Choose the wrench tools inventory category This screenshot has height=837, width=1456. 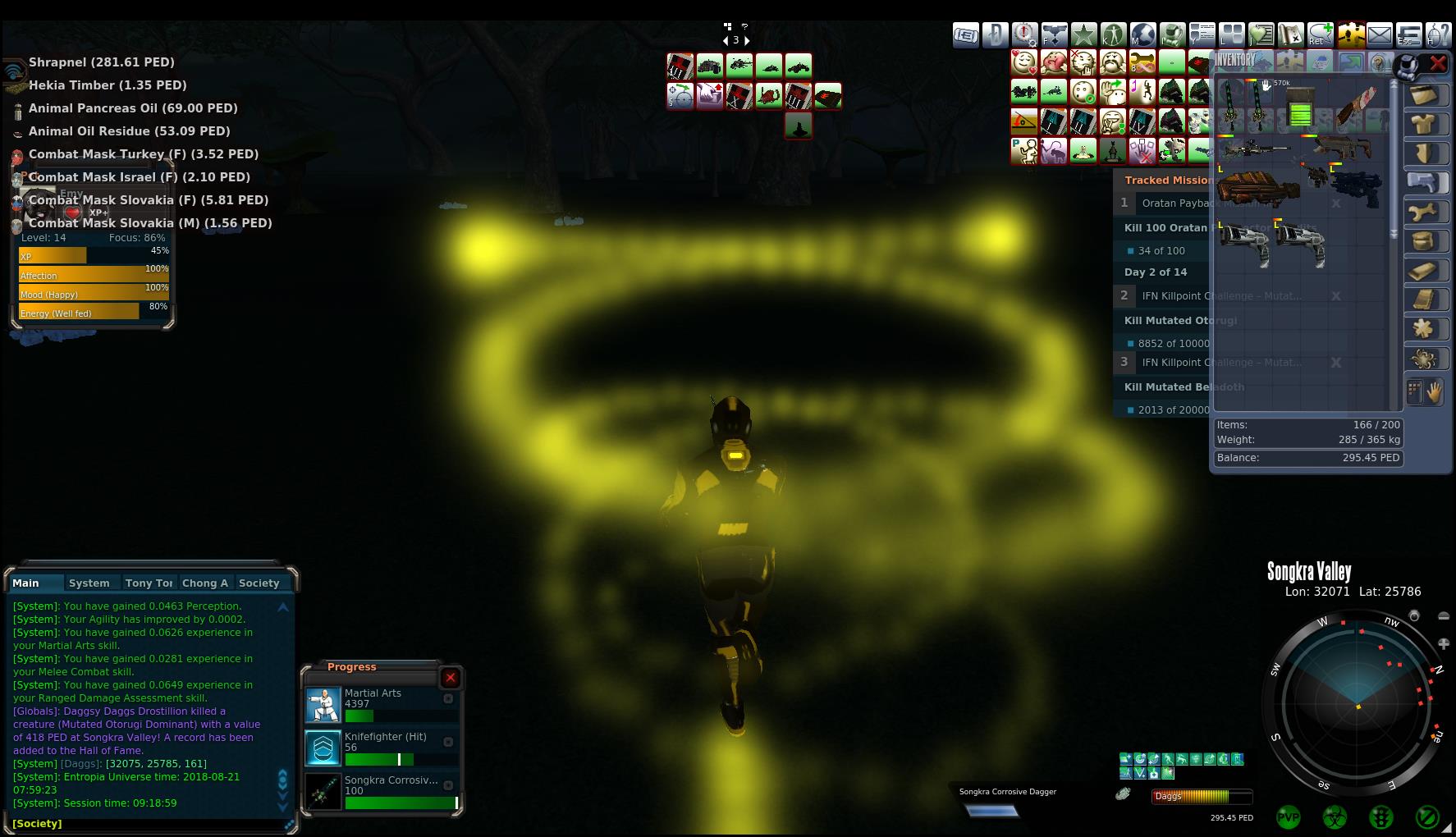[1424, 212]
